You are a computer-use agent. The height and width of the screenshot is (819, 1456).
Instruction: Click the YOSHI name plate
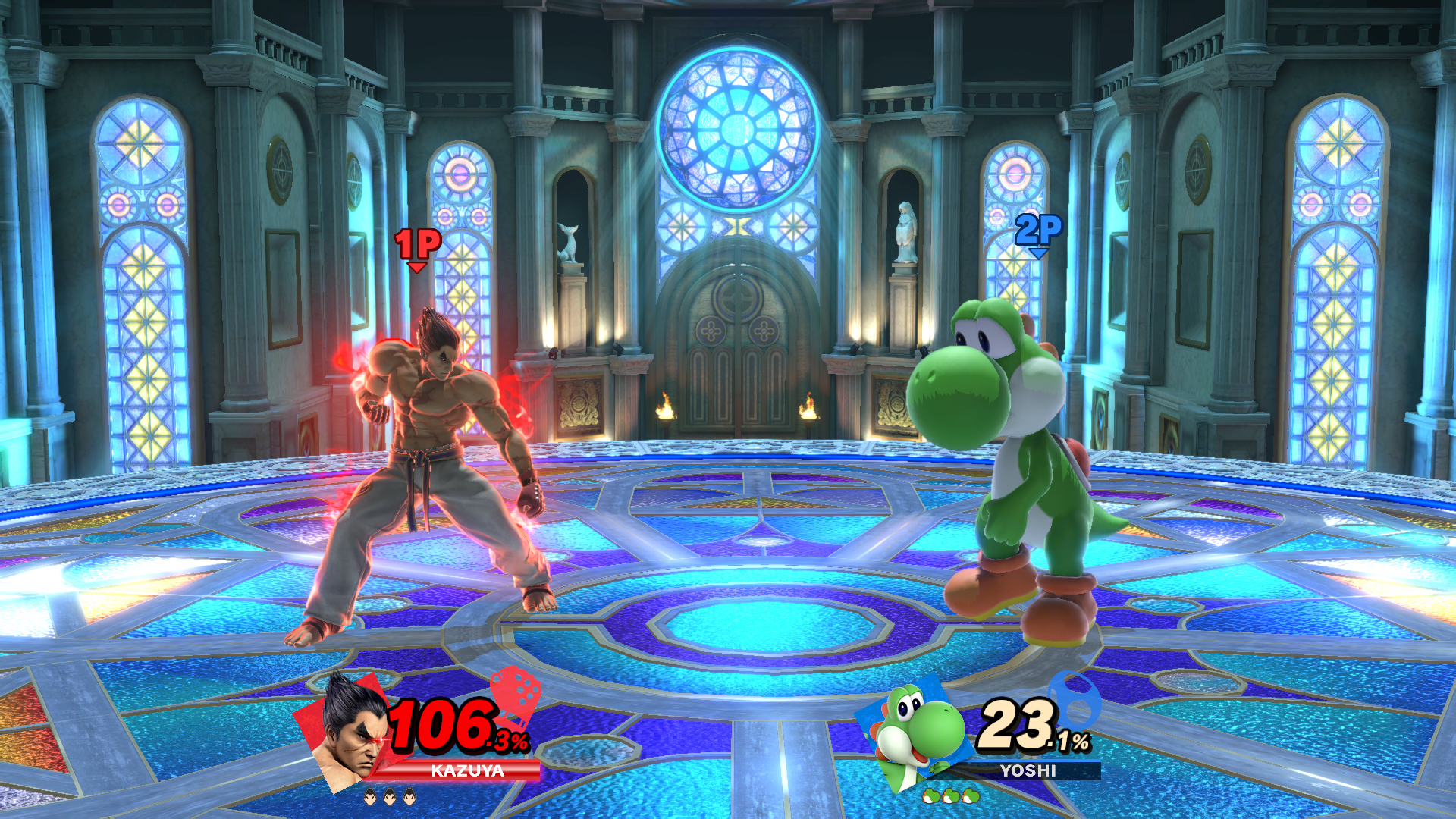click(1028, 771)
